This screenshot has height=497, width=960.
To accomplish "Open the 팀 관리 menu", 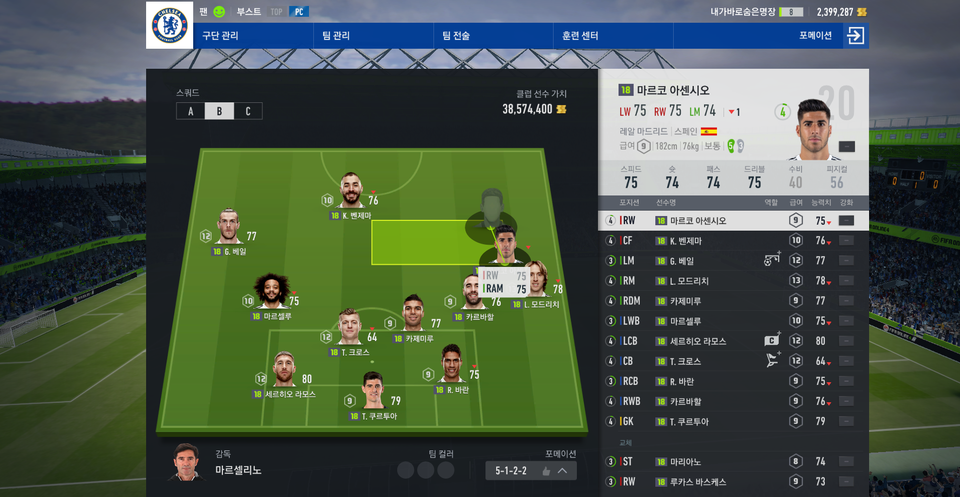I will tap(336, 36).
